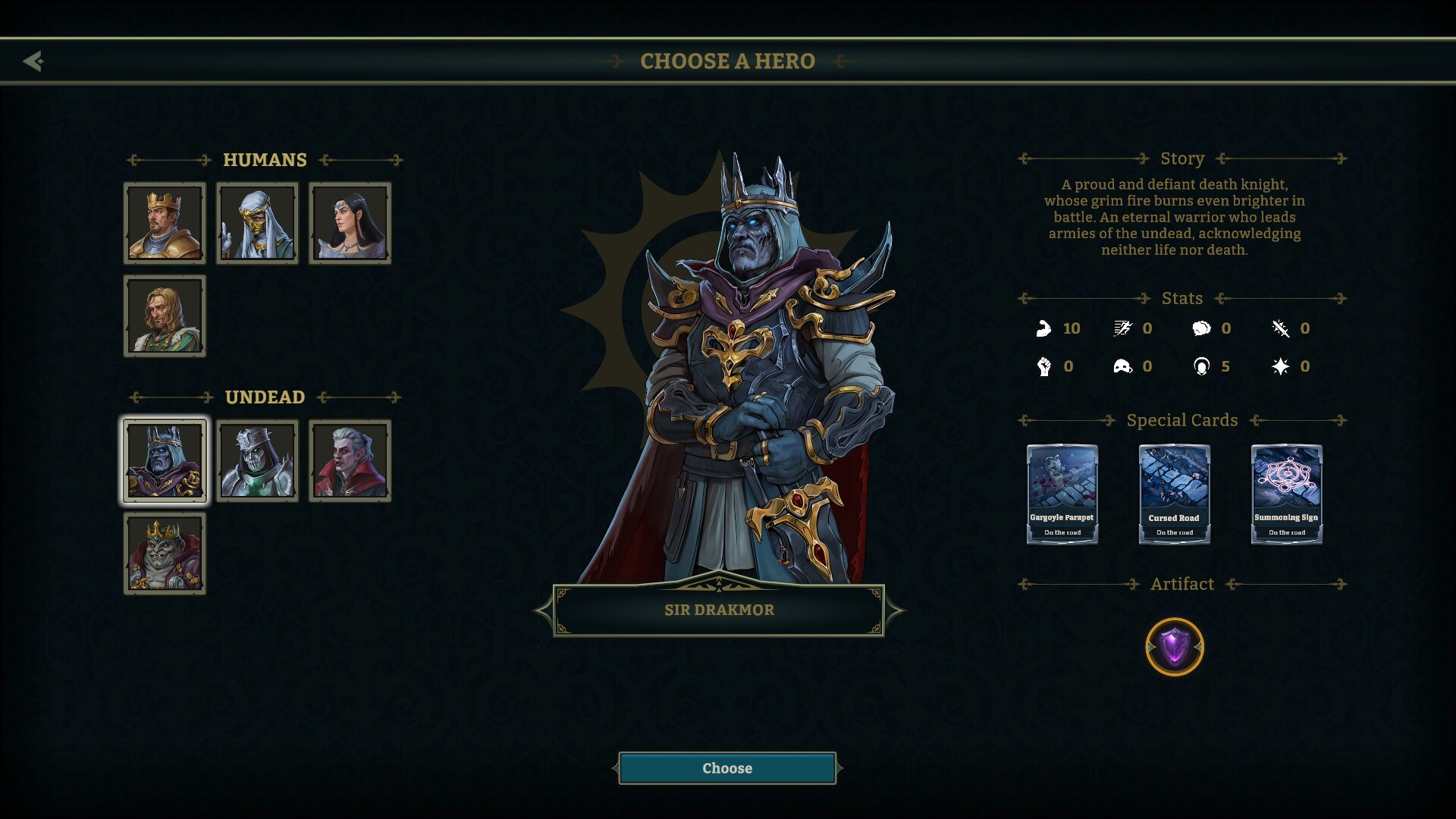The image size is (1456, 819).
Task: Show the previous hero with left arrow
Action: pyautogui.click(x=544, y=610)
